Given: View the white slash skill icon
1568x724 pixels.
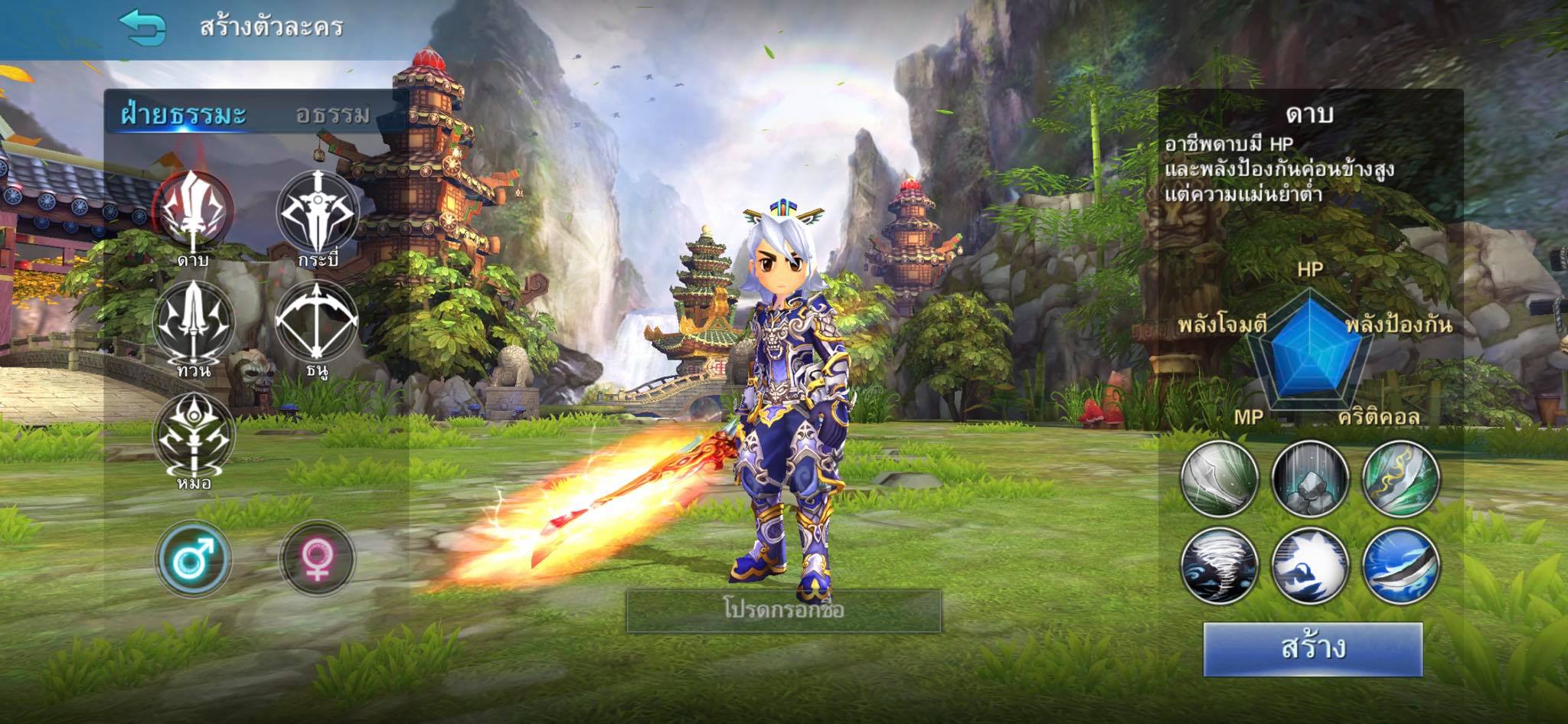Looking at the screenshot, I should [1220, 479].
